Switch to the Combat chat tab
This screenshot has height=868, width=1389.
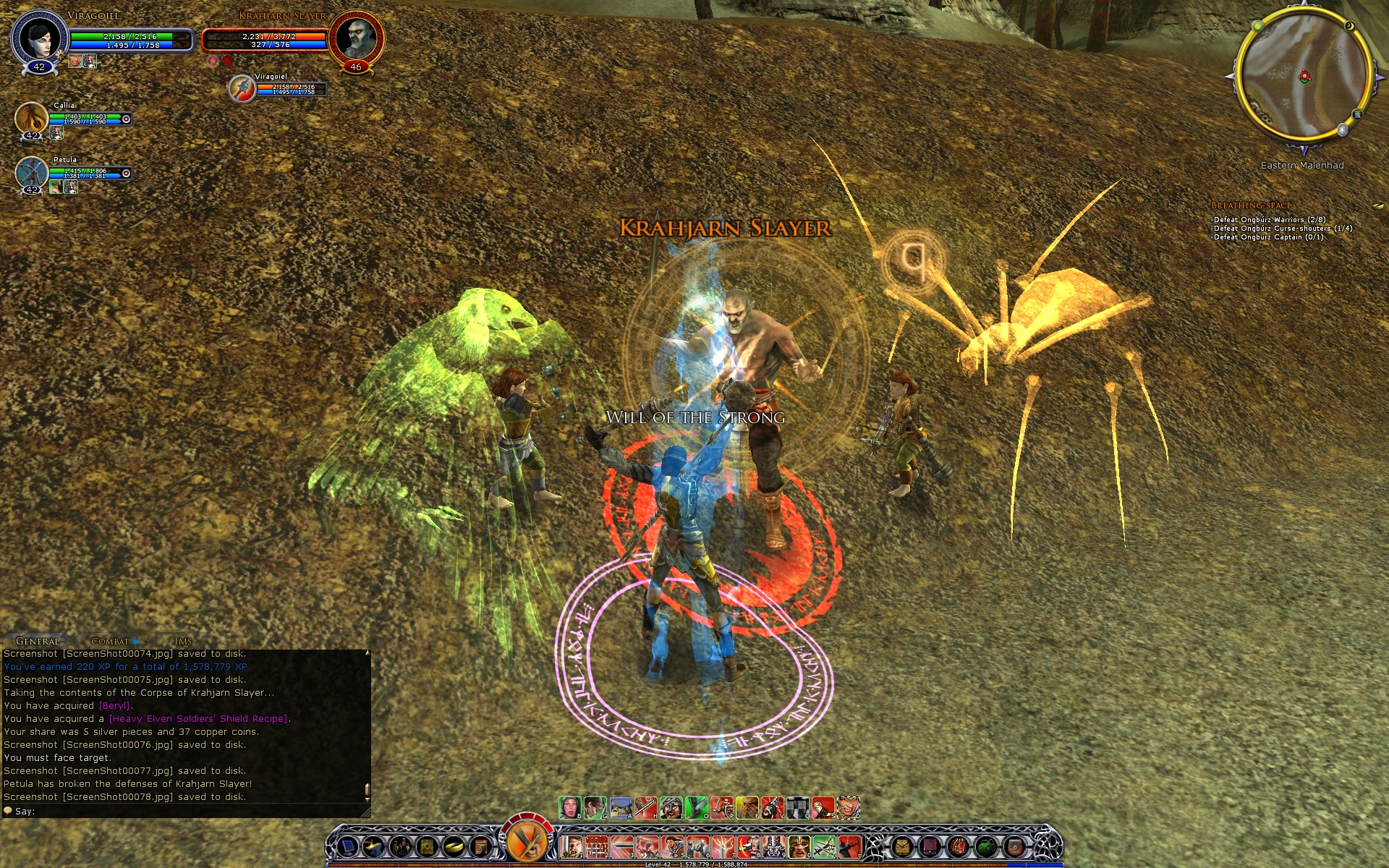pos(110,641)
